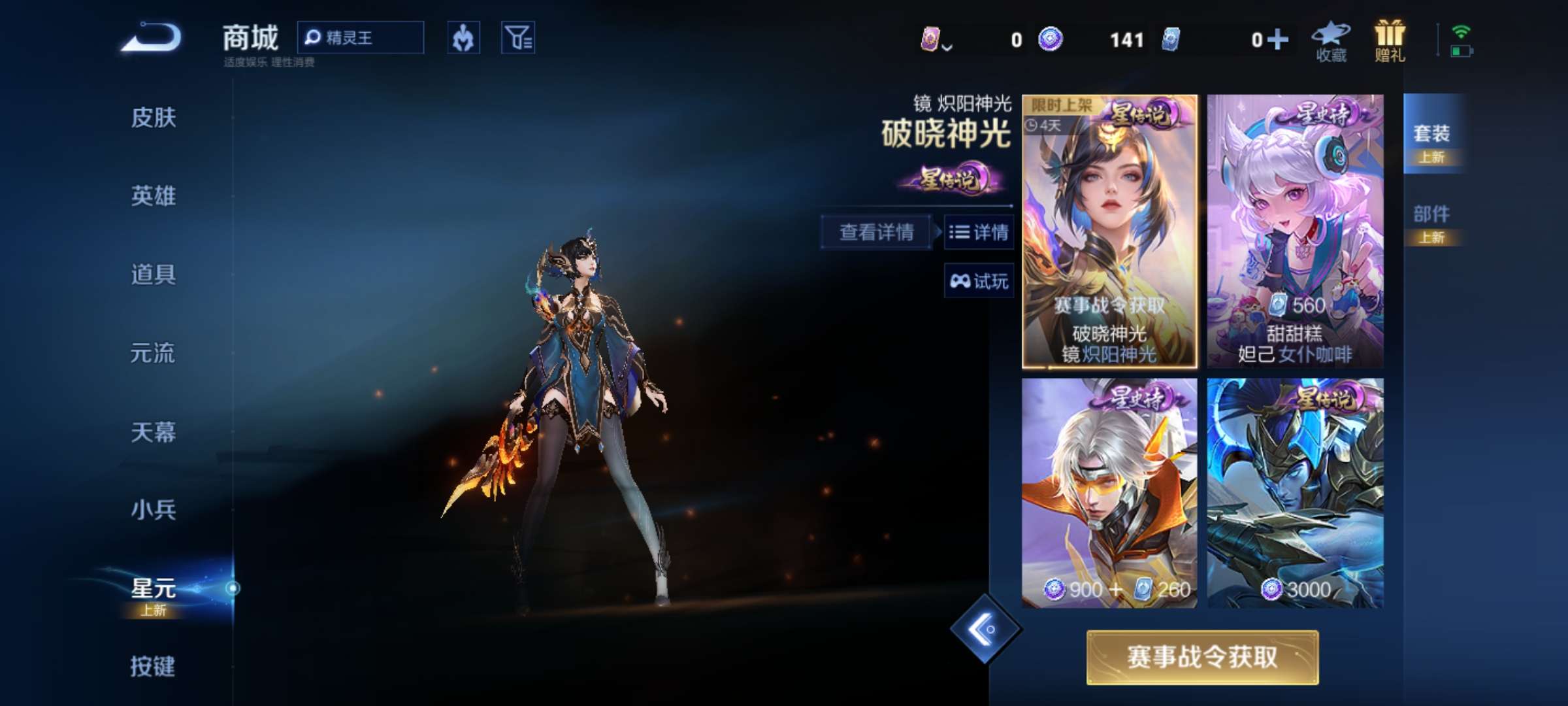Expand the card currency dropdown arrow
The image size is (1568, 706).
947,46
